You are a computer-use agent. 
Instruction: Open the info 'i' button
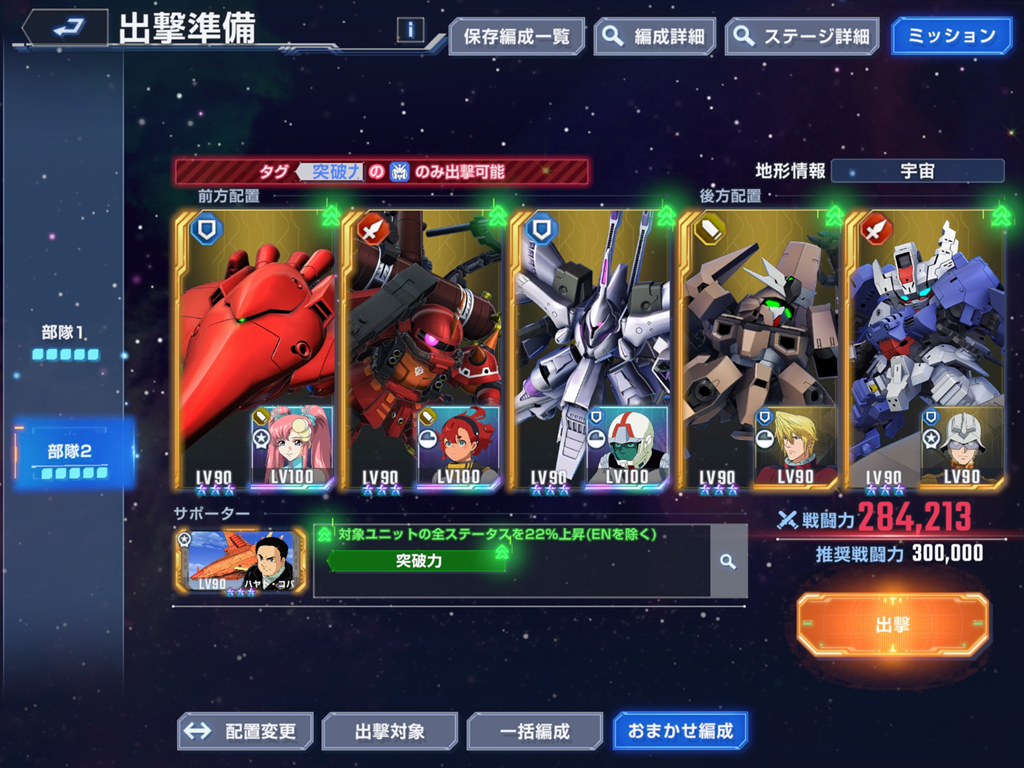click(x=410, y=30)
